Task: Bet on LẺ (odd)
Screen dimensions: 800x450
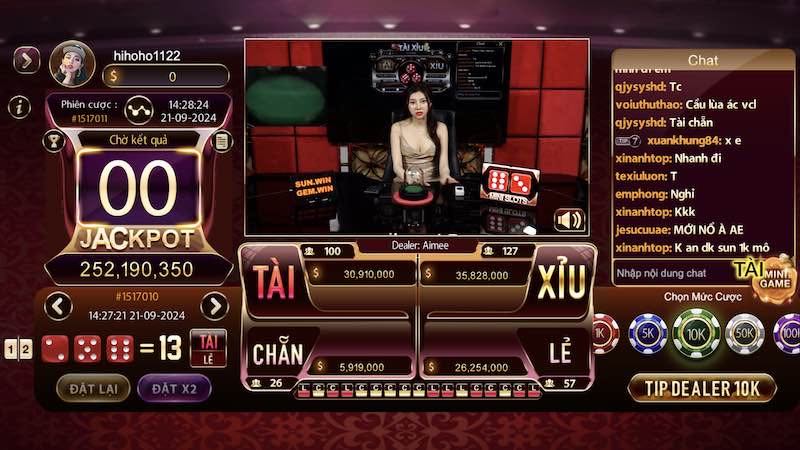Action: 560,353
